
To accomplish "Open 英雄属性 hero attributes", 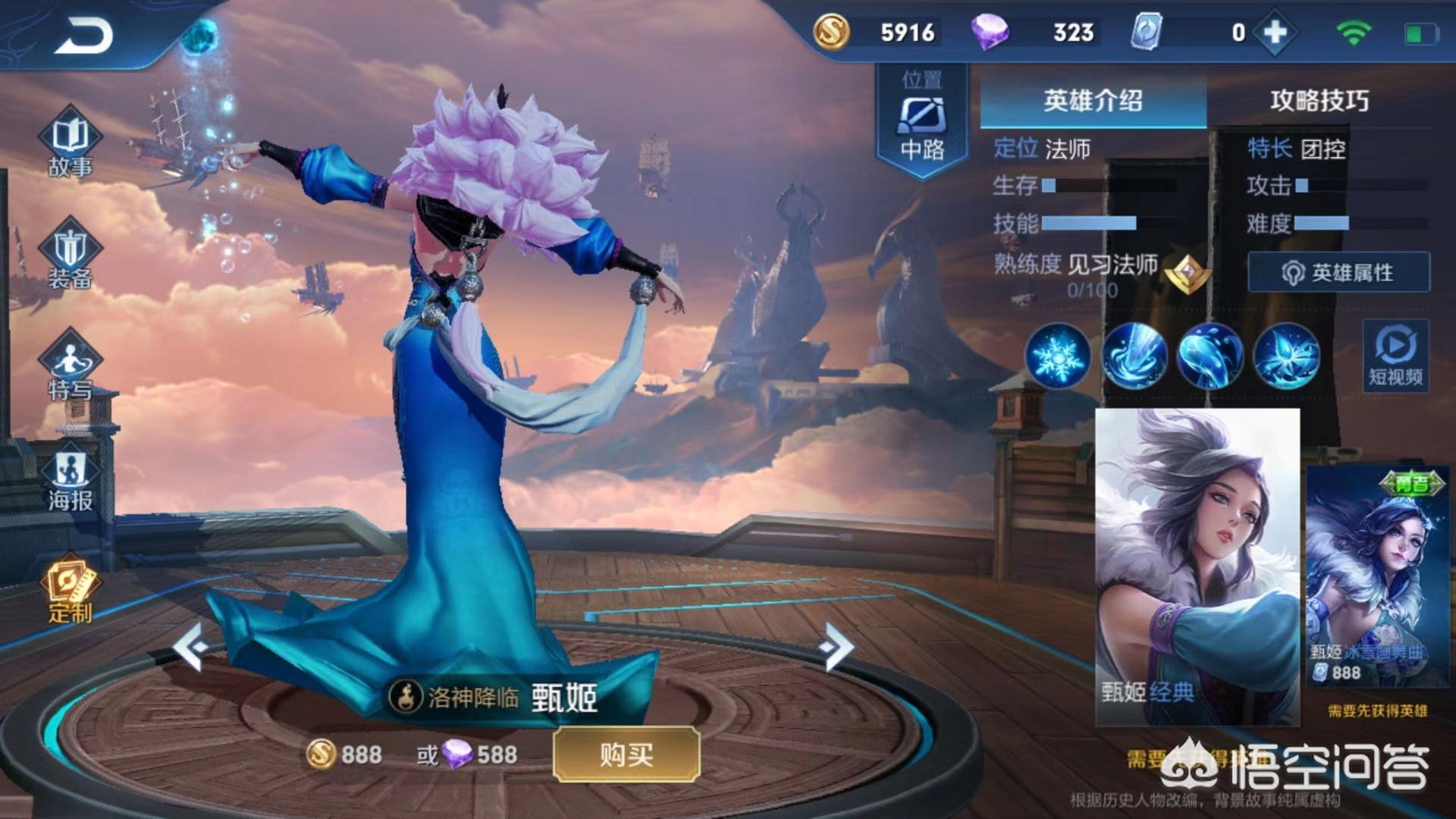I will pyautogui.click(x=1338, y=273).
